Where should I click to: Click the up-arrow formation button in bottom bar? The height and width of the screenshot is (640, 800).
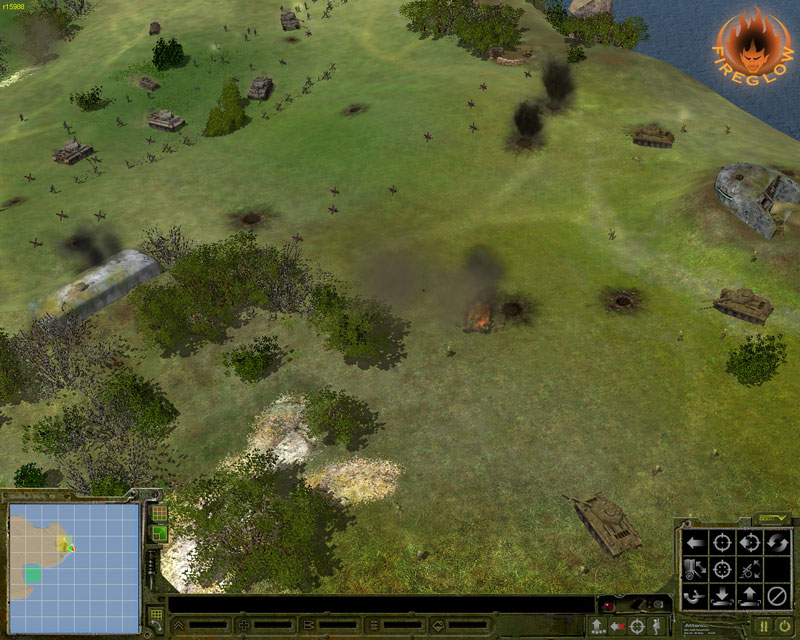597,626
